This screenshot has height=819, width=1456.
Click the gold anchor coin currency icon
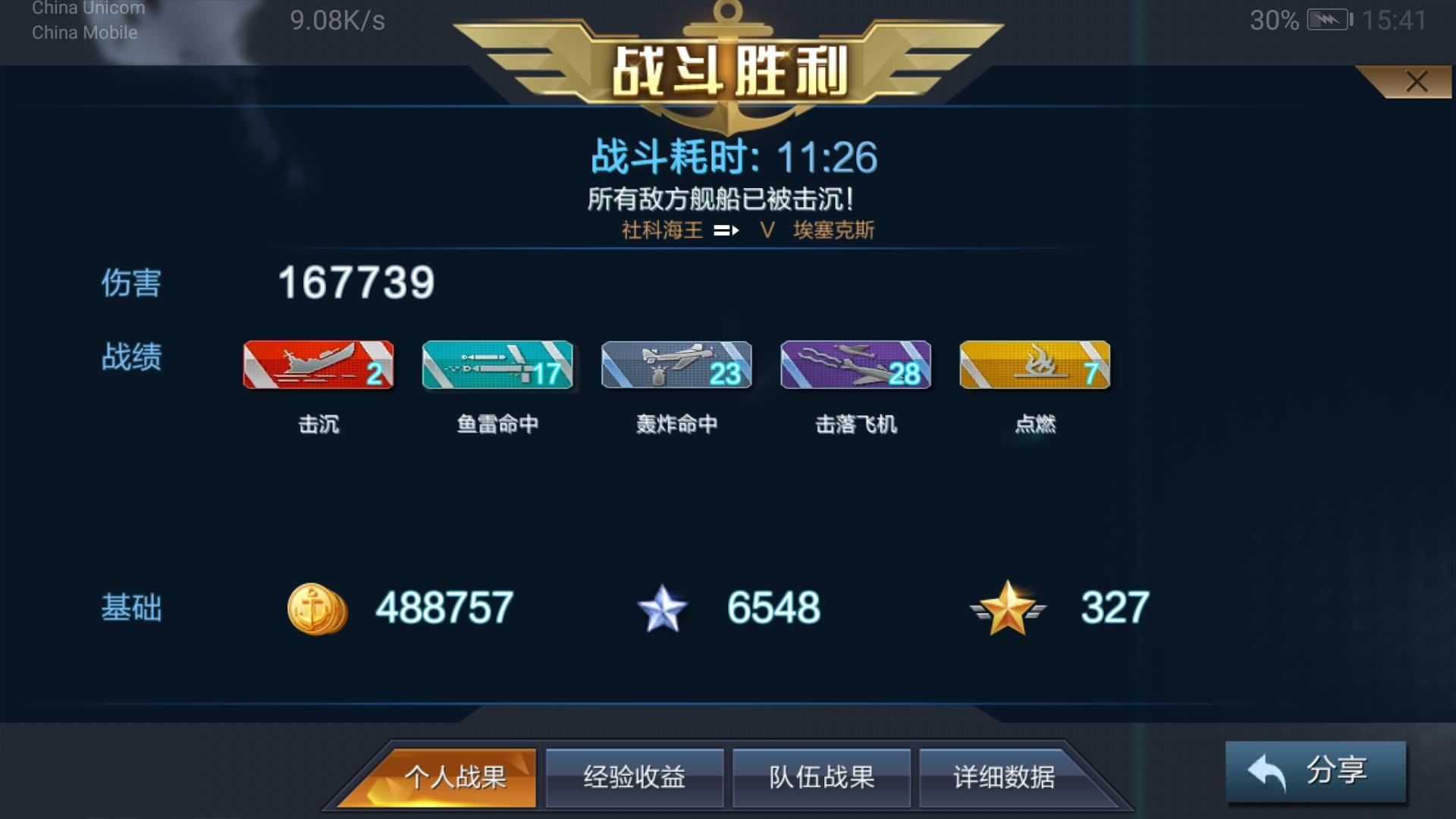tap(318, 607)
